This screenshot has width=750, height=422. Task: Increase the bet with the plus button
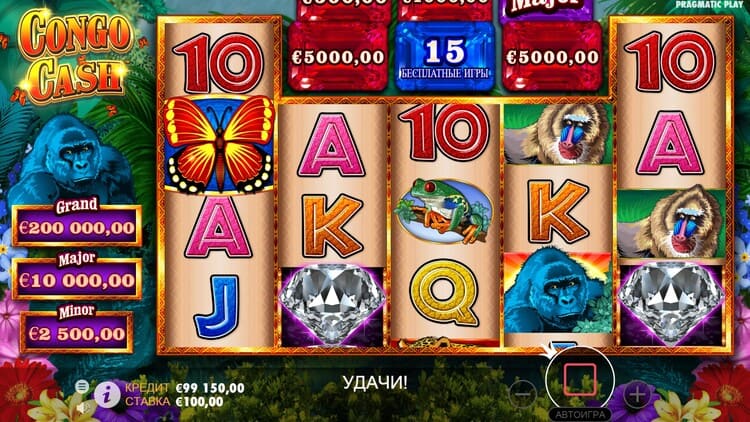point(637,393)
